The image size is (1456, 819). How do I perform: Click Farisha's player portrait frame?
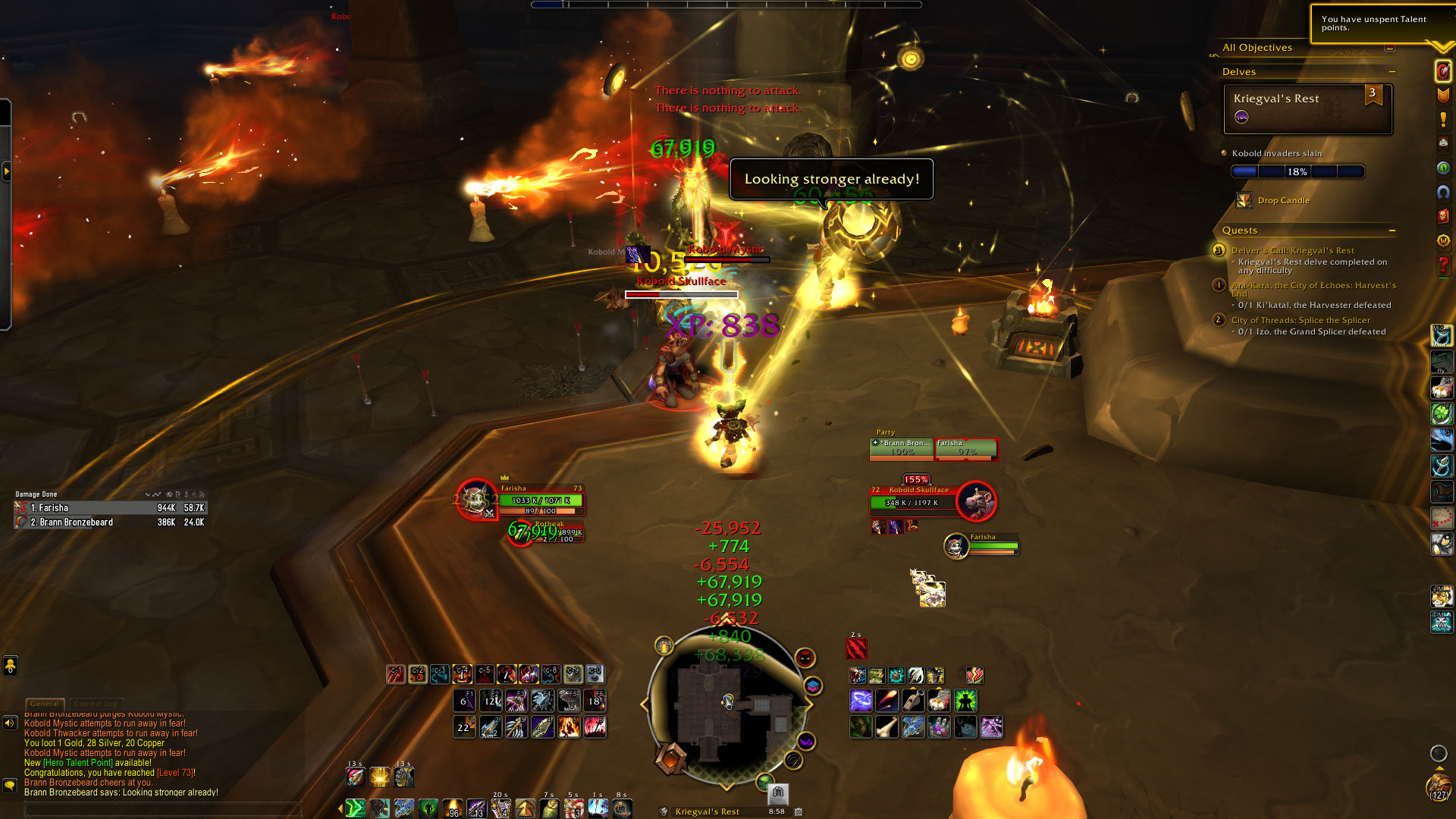tap(476, 500)
